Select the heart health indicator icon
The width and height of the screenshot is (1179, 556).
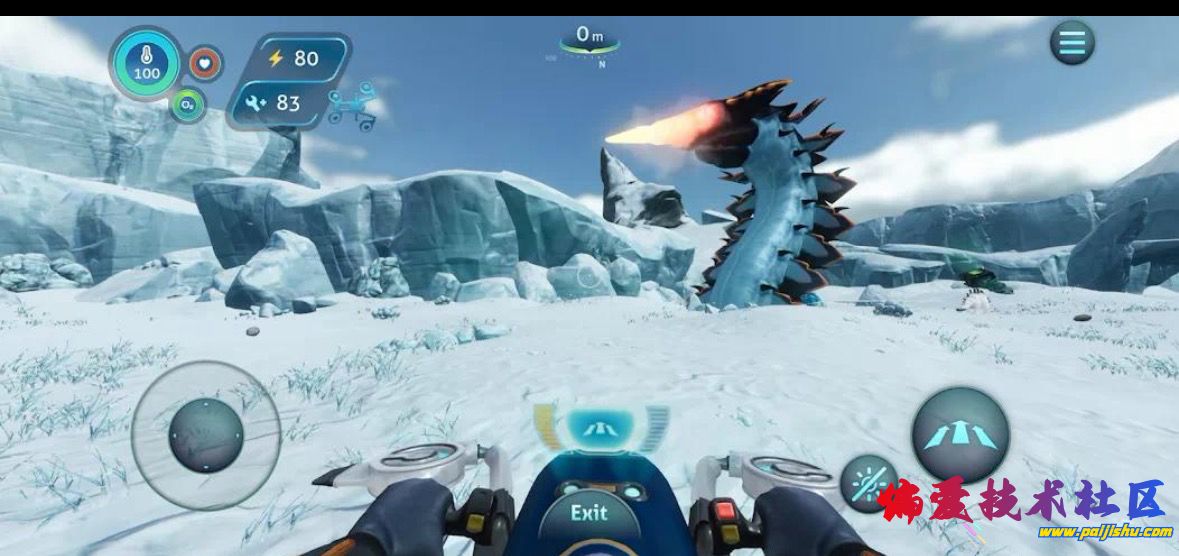(206, 63)
